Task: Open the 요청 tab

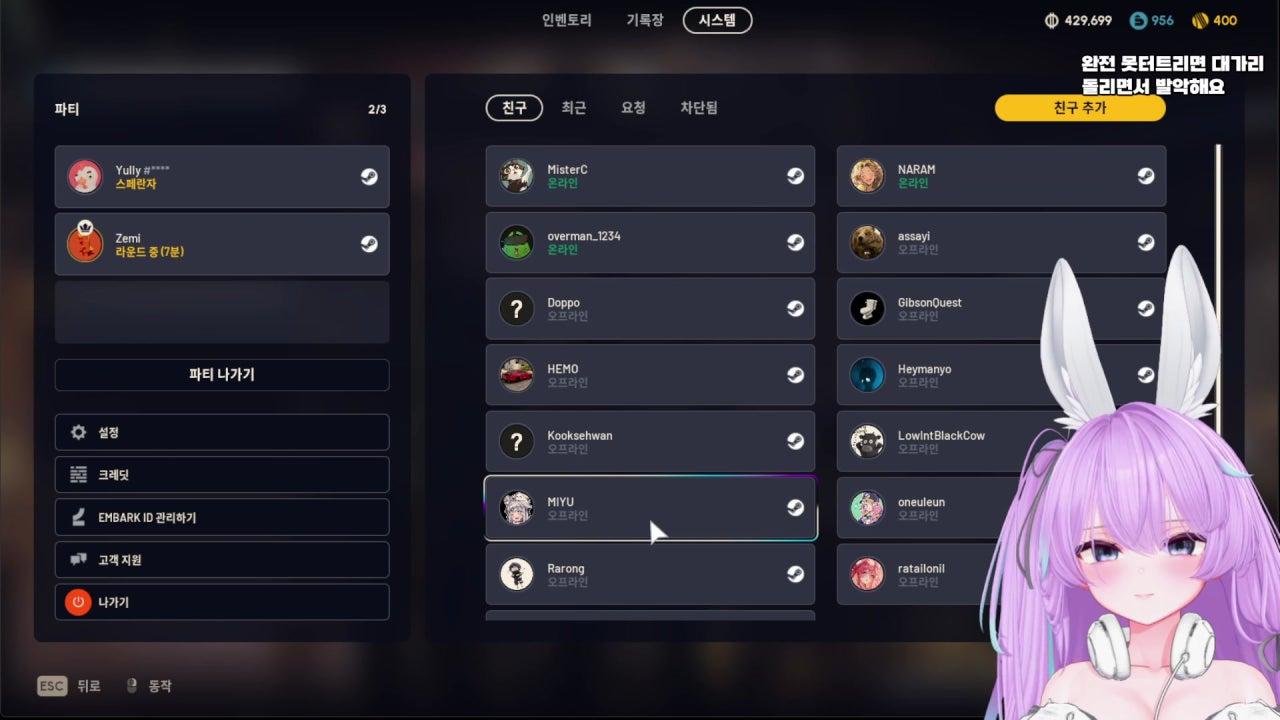Action: [632, 108]
